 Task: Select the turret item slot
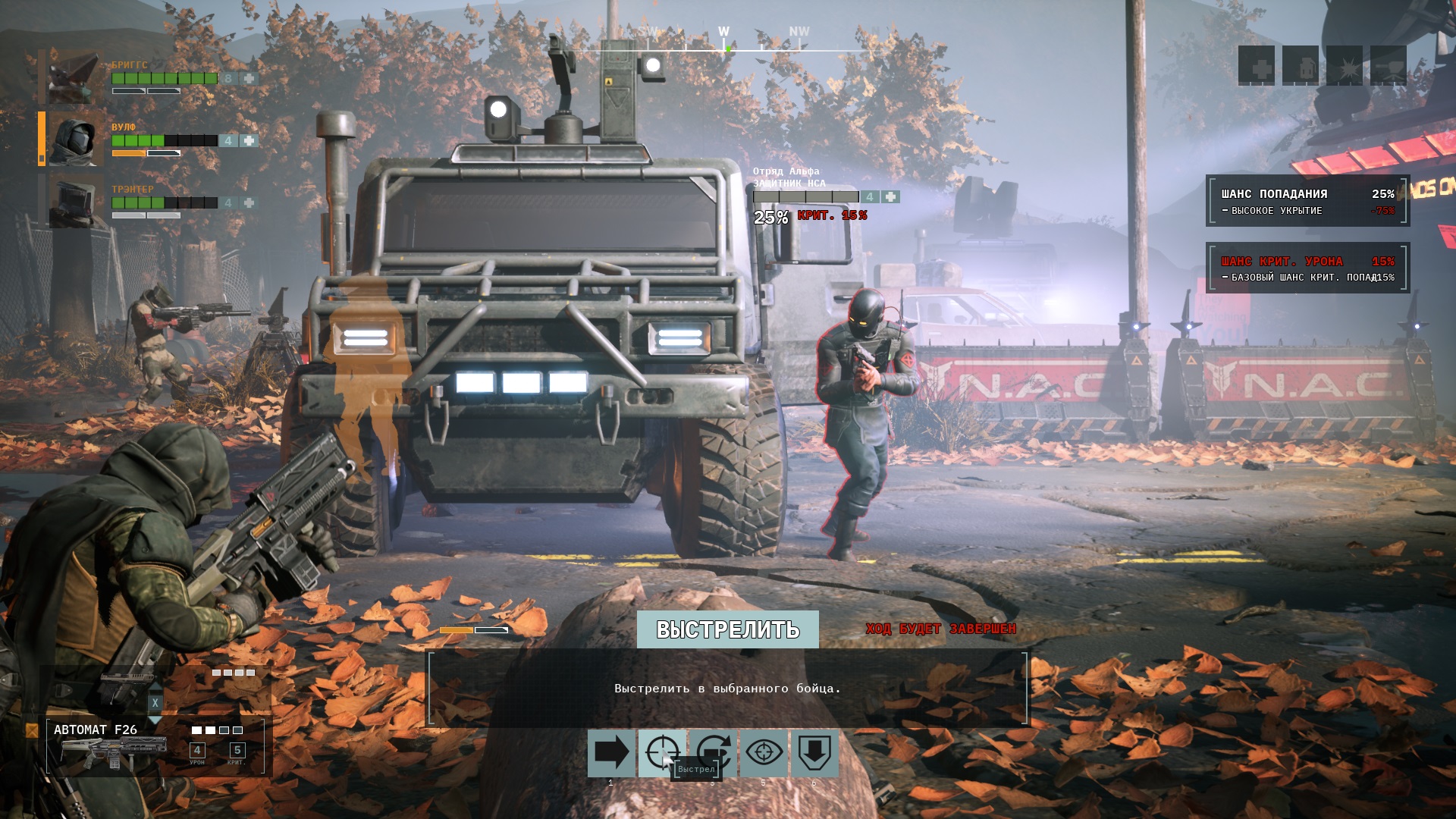point(1389,67)
